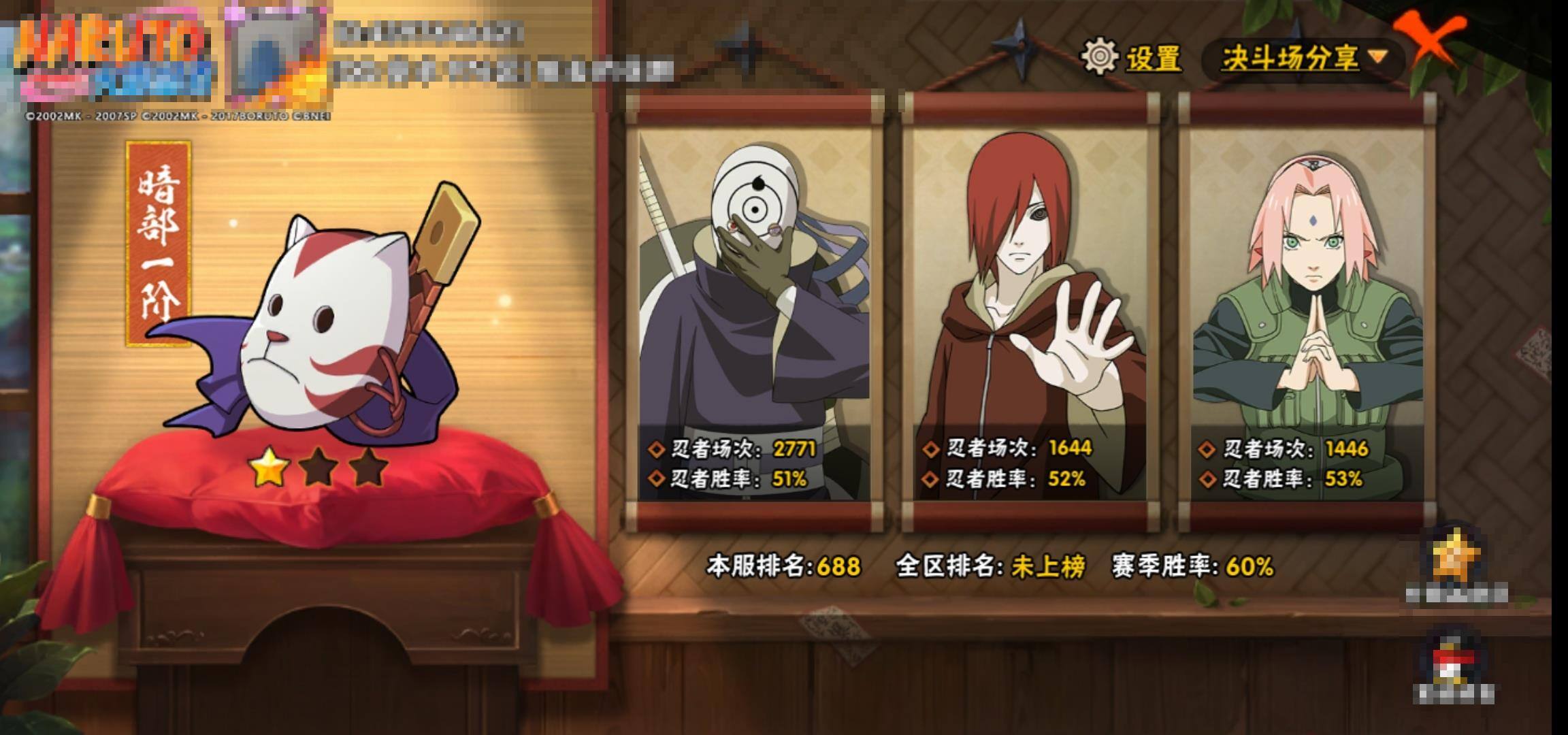Select the red-haired ninja scroll with 1644 matches
Image resolution: width=1568 pixels, height=735 pixels.
coord(1030,313)
